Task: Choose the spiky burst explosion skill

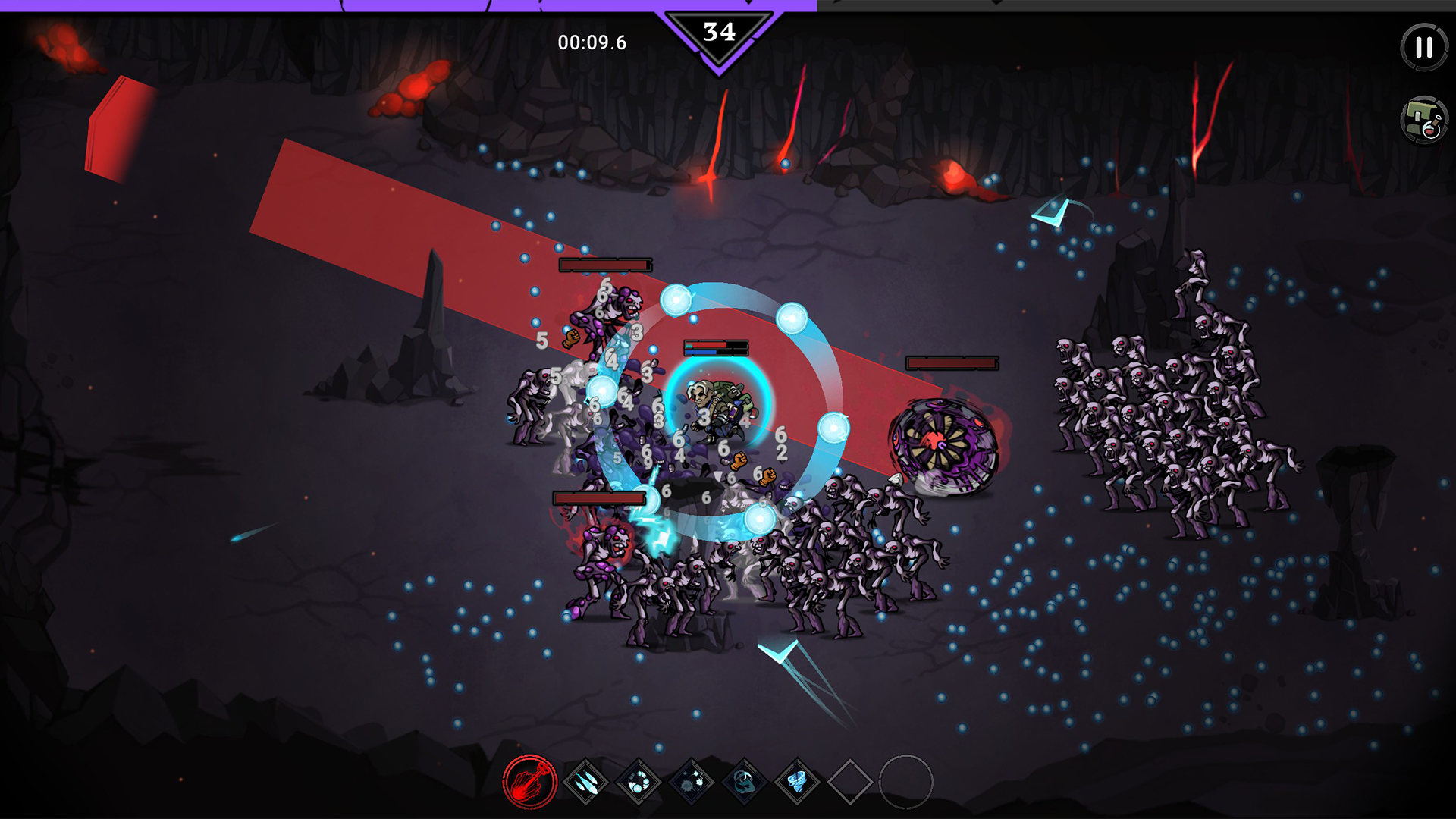Action: pos(692,782)
